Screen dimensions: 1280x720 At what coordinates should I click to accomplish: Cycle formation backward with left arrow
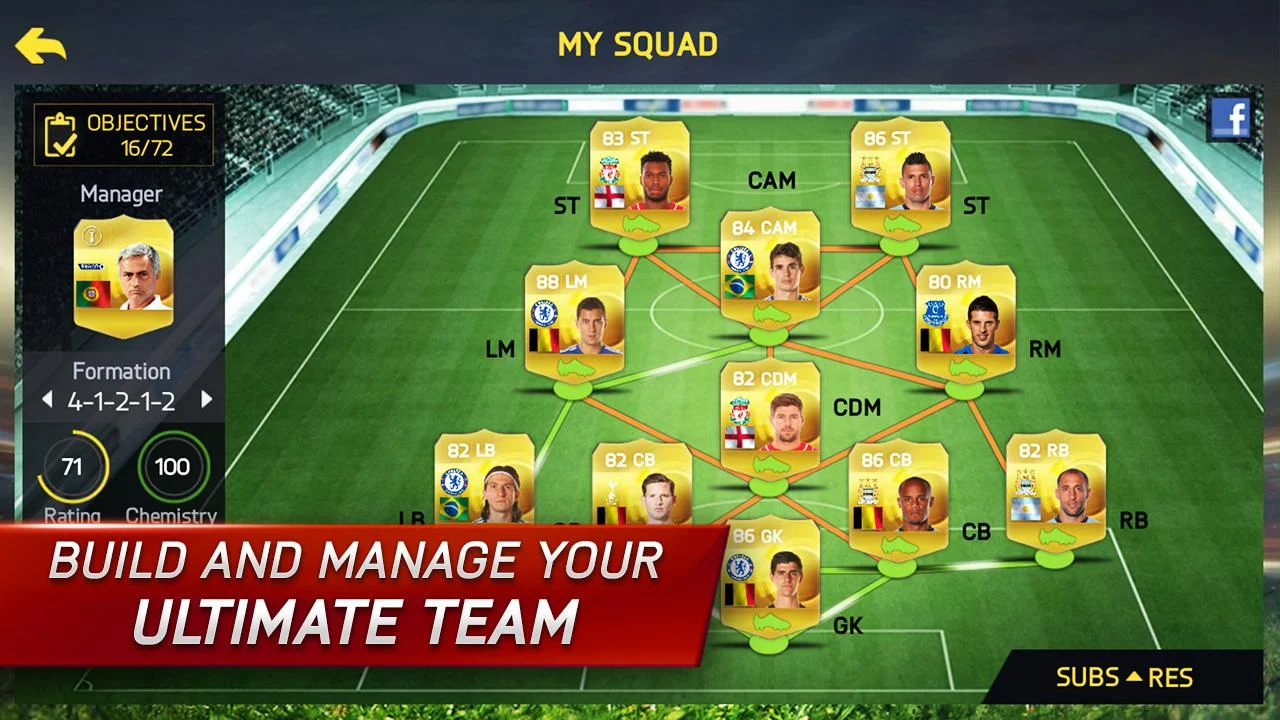[x=46, y=398]
